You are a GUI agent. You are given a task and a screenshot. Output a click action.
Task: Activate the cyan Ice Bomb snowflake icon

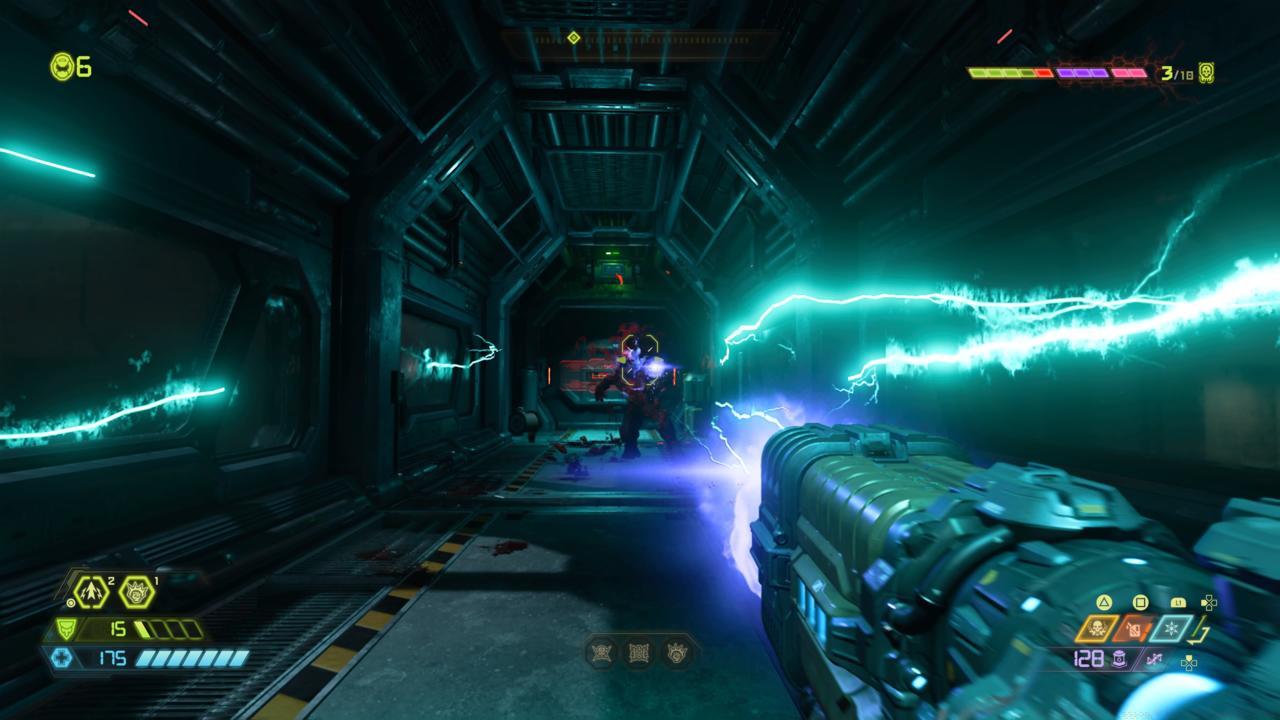coord(1171,628)
